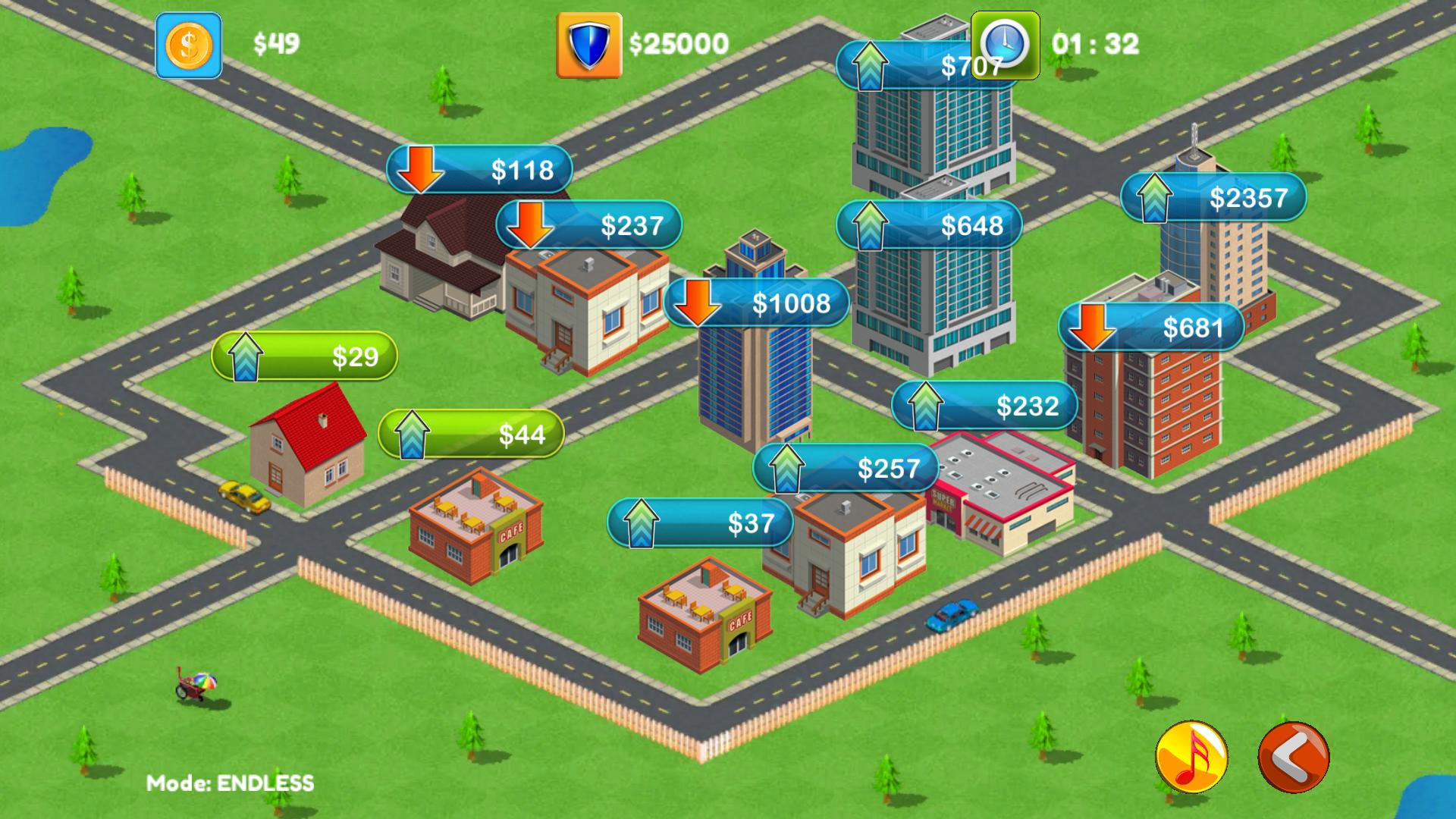Click the blue shield icon showing $25000
1456x819 pixels.
tap(589, 43)
